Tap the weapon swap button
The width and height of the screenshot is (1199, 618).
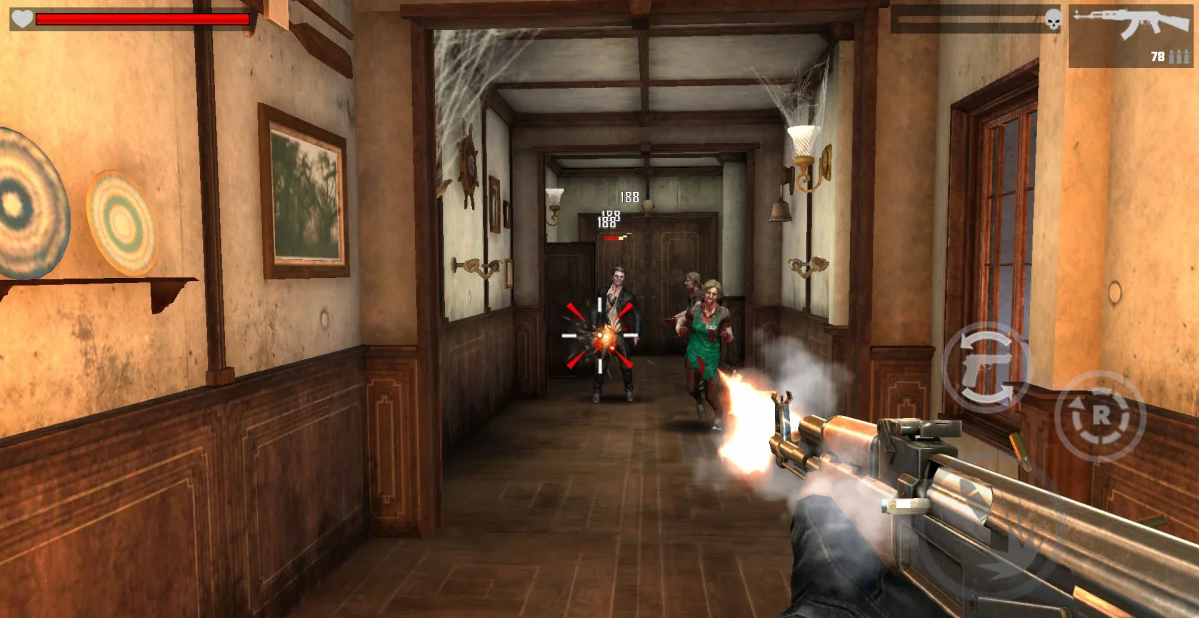pyautogui.click(x=985, y=368)
